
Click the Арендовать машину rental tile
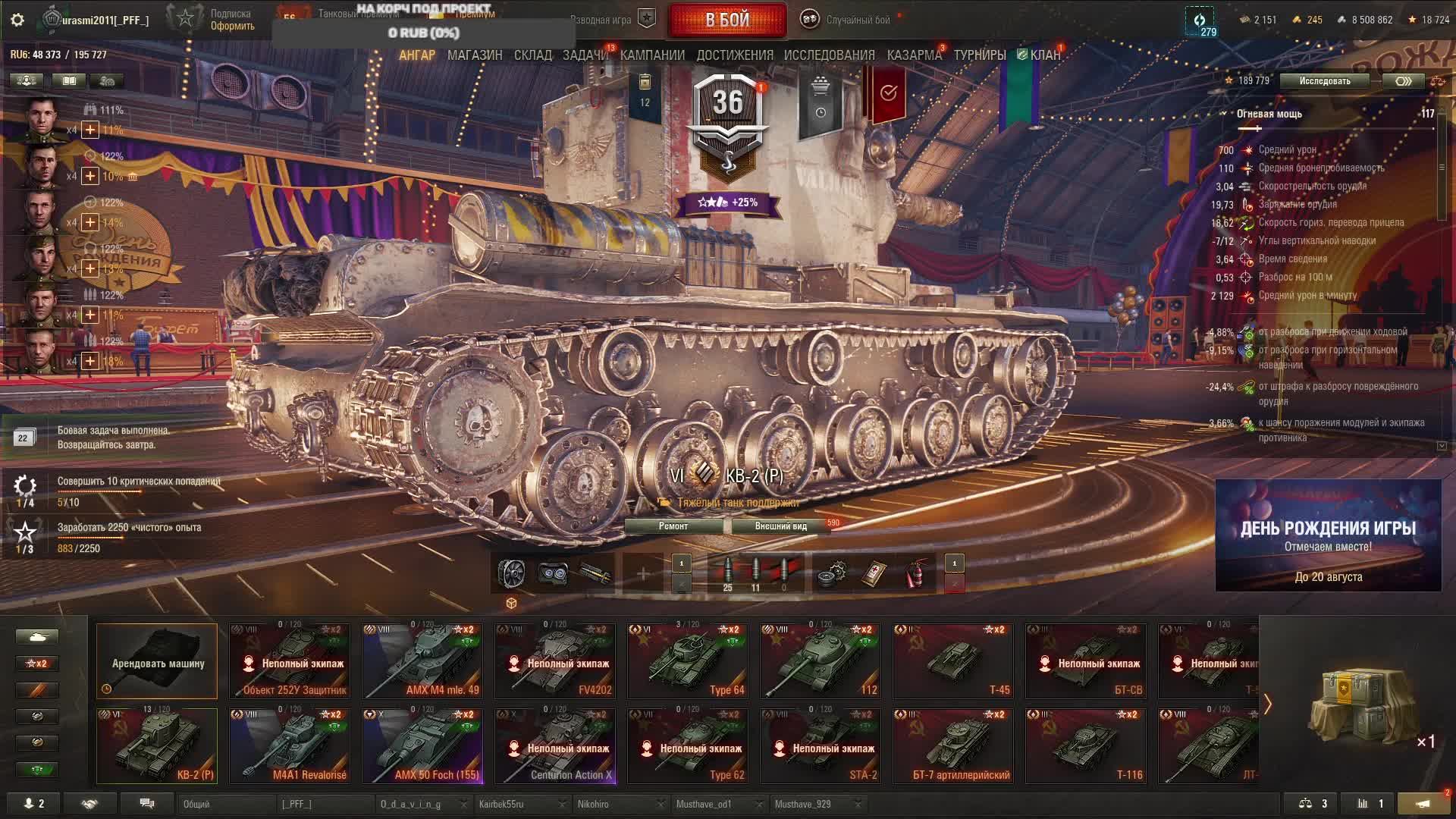[157, 661]
